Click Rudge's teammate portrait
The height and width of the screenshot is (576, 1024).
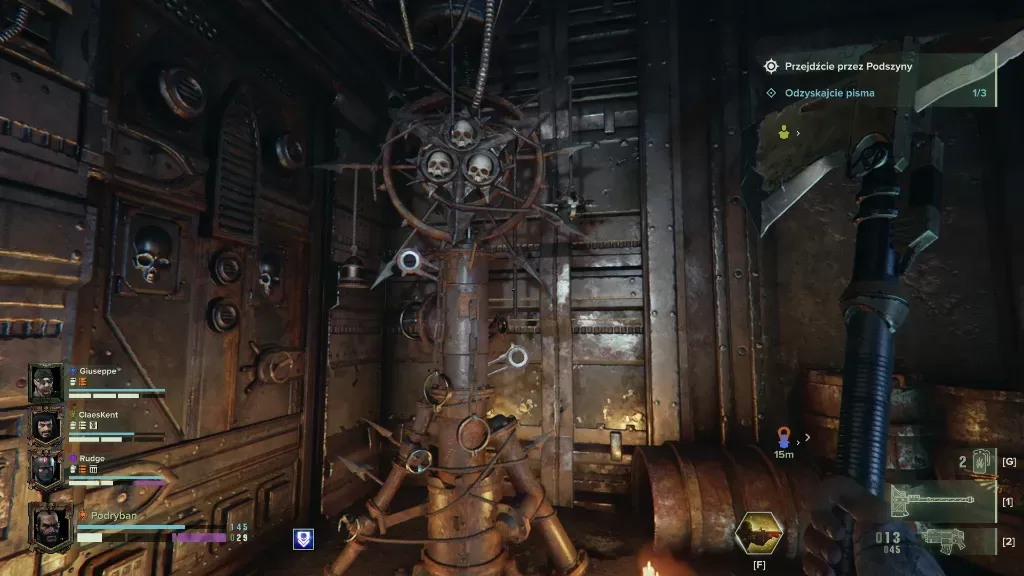(x=46, y=471)
